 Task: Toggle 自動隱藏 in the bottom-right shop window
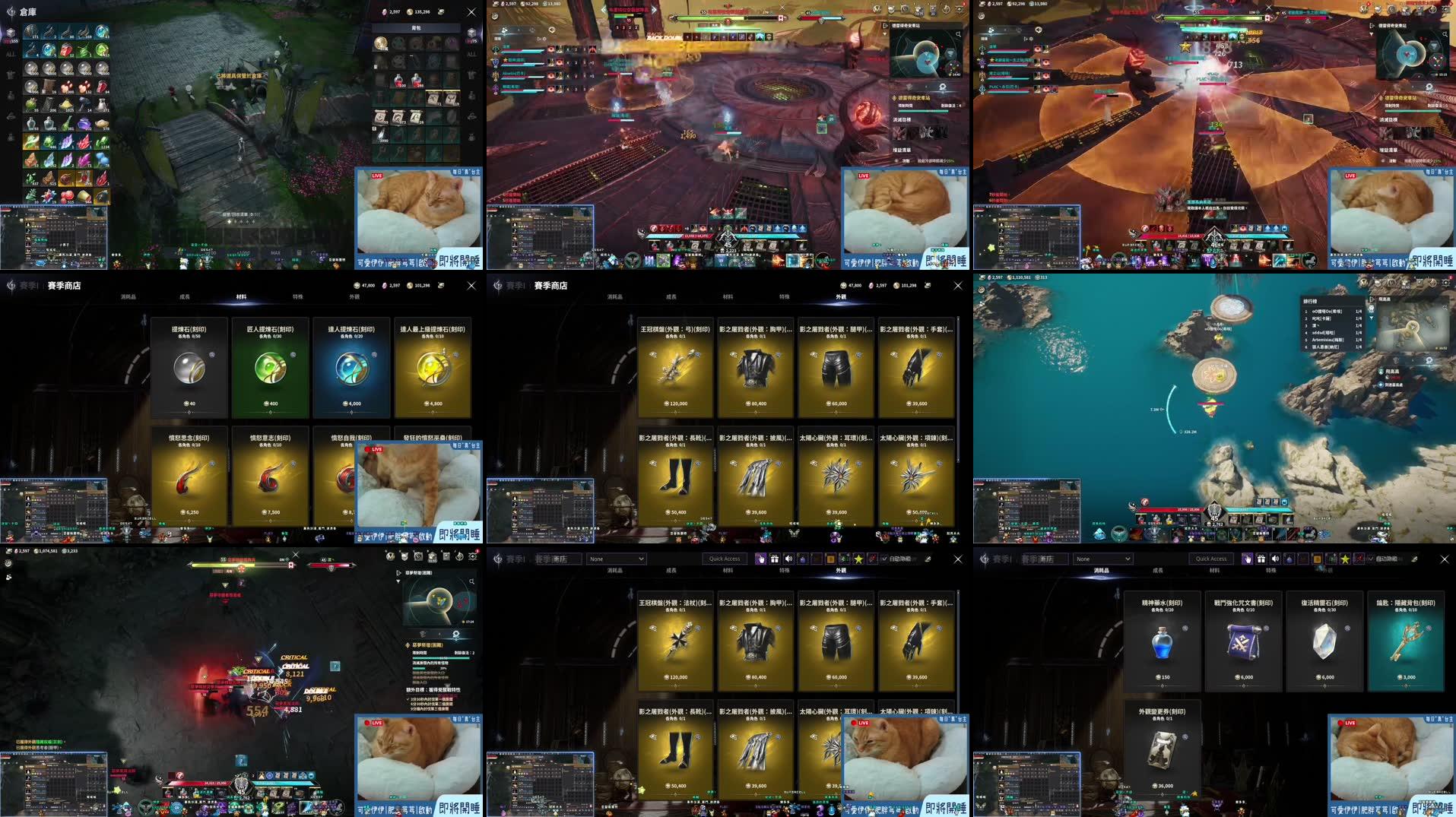click(1370, 559)
